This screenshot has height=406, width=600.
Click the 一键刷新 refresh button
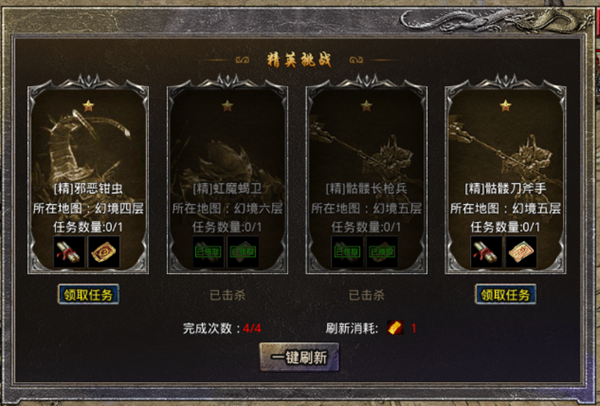pyautogui.click(x=300, y=357)
